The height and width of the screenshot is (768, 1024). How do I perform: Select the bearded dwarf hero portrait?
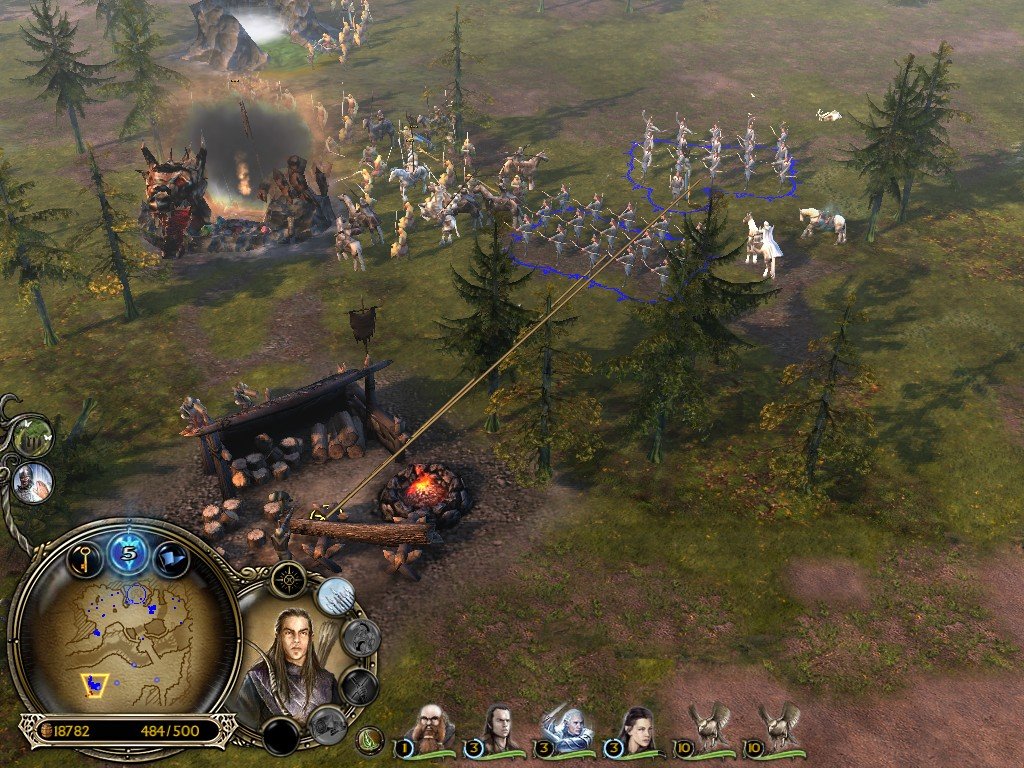coord(432,728)
